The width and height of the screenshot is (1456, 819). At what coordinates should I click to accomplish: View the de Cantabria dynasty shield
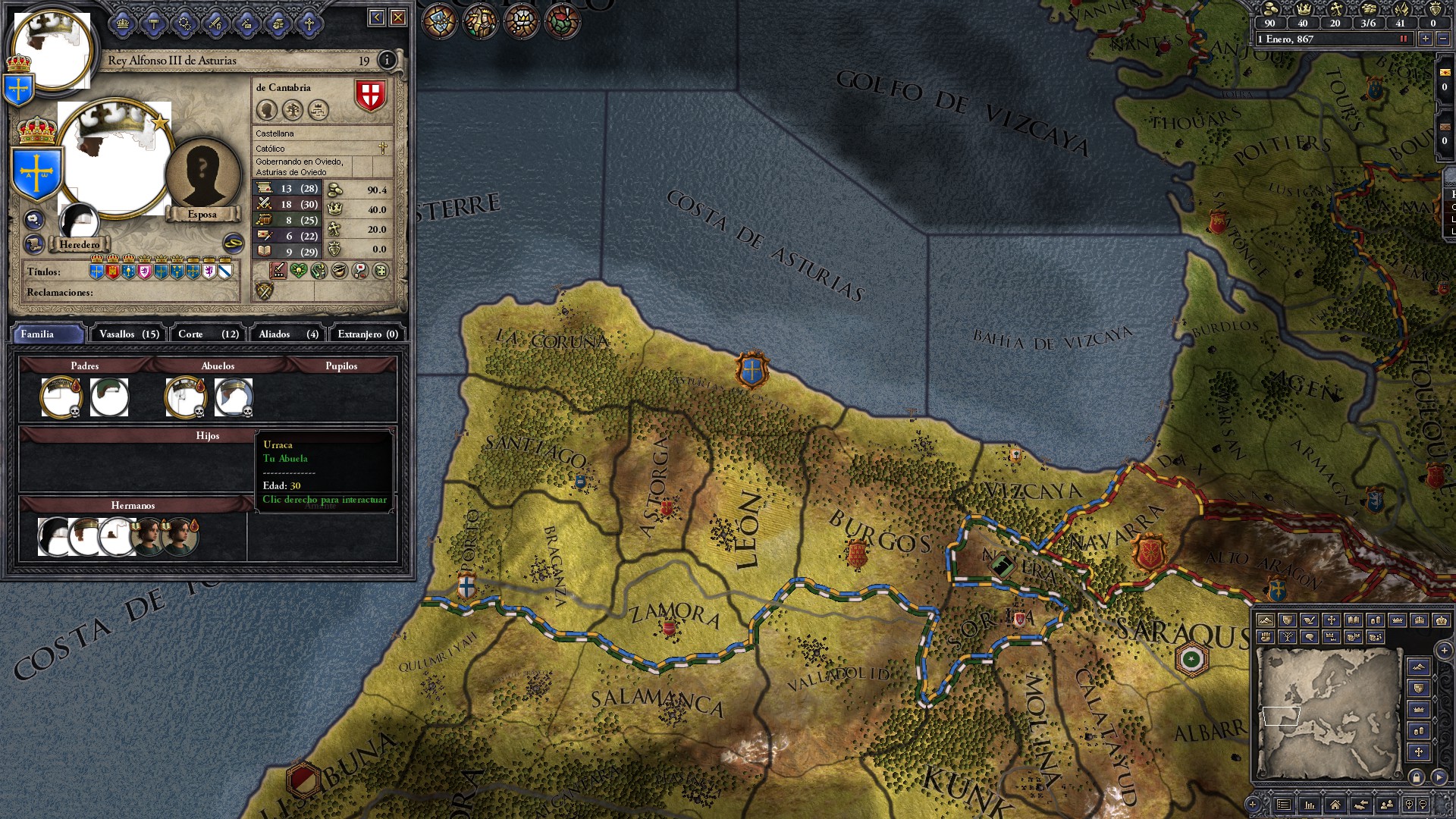(370, 96)
